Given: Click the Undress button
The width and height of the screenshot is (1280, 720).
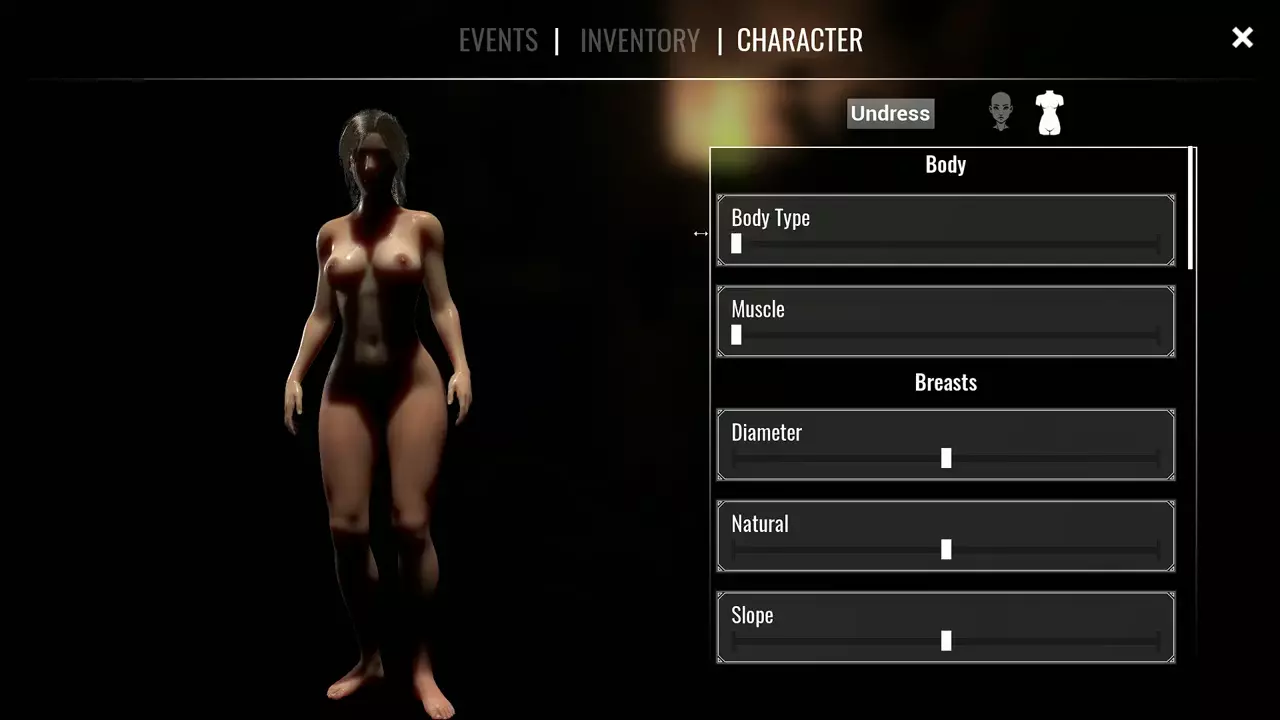Looking at the screenshot, I should pos(890,113).
